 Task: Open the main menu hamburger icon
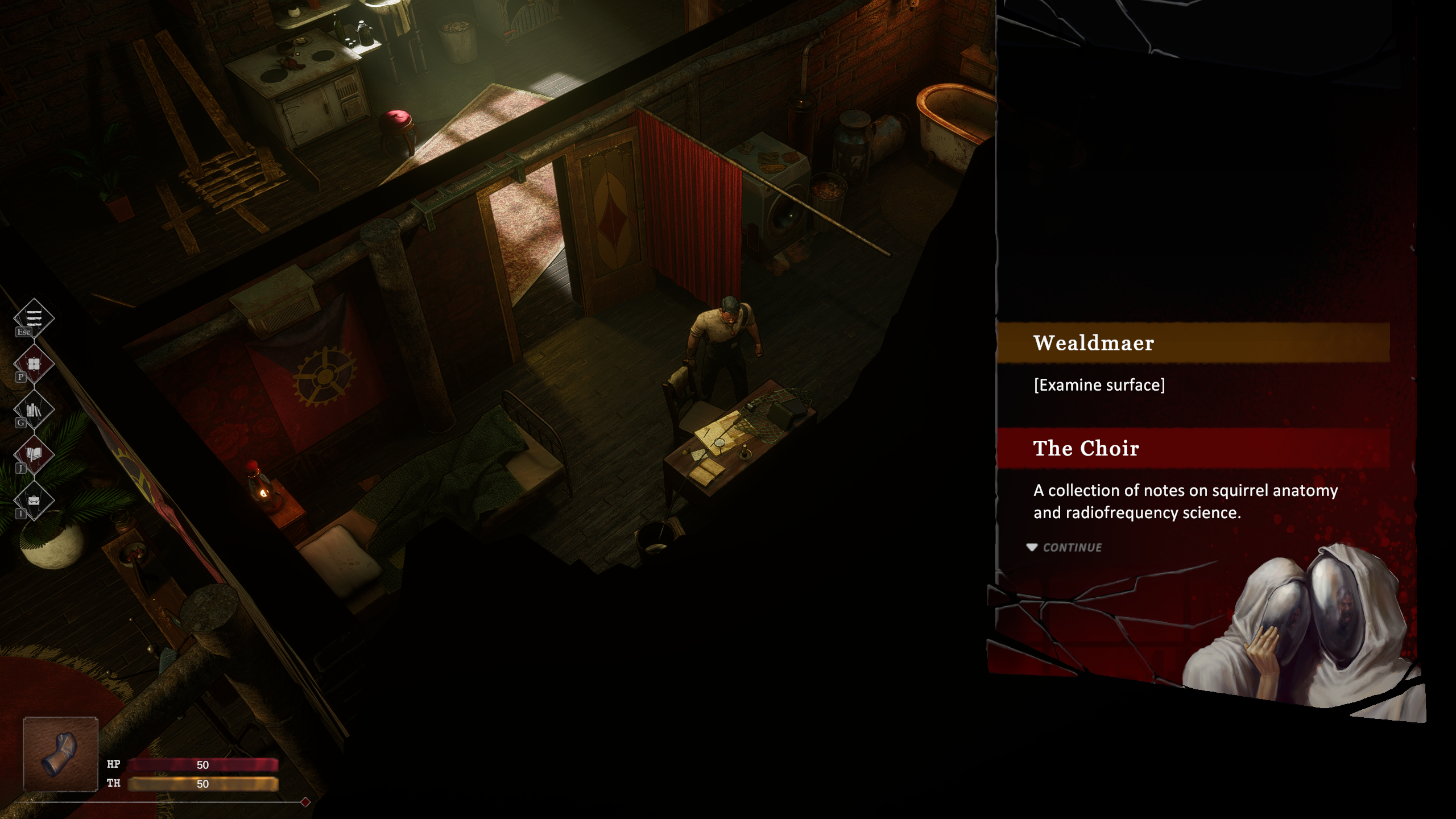[x=34, y=317]
